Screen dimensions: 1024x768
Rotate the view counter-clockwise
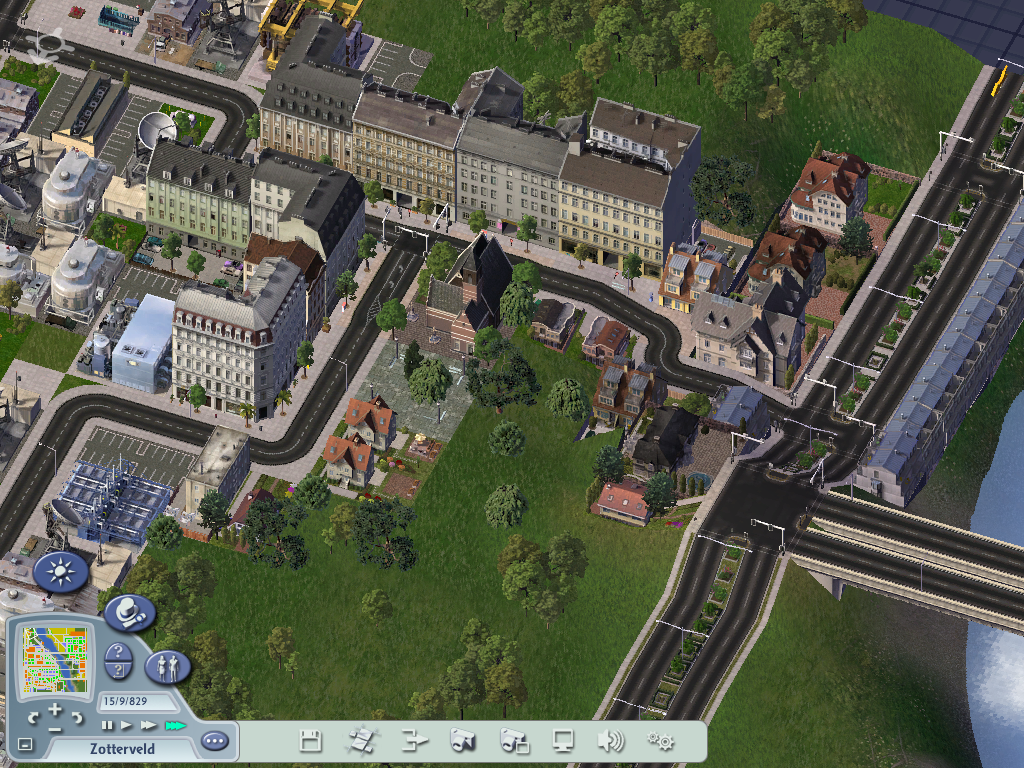33,717
